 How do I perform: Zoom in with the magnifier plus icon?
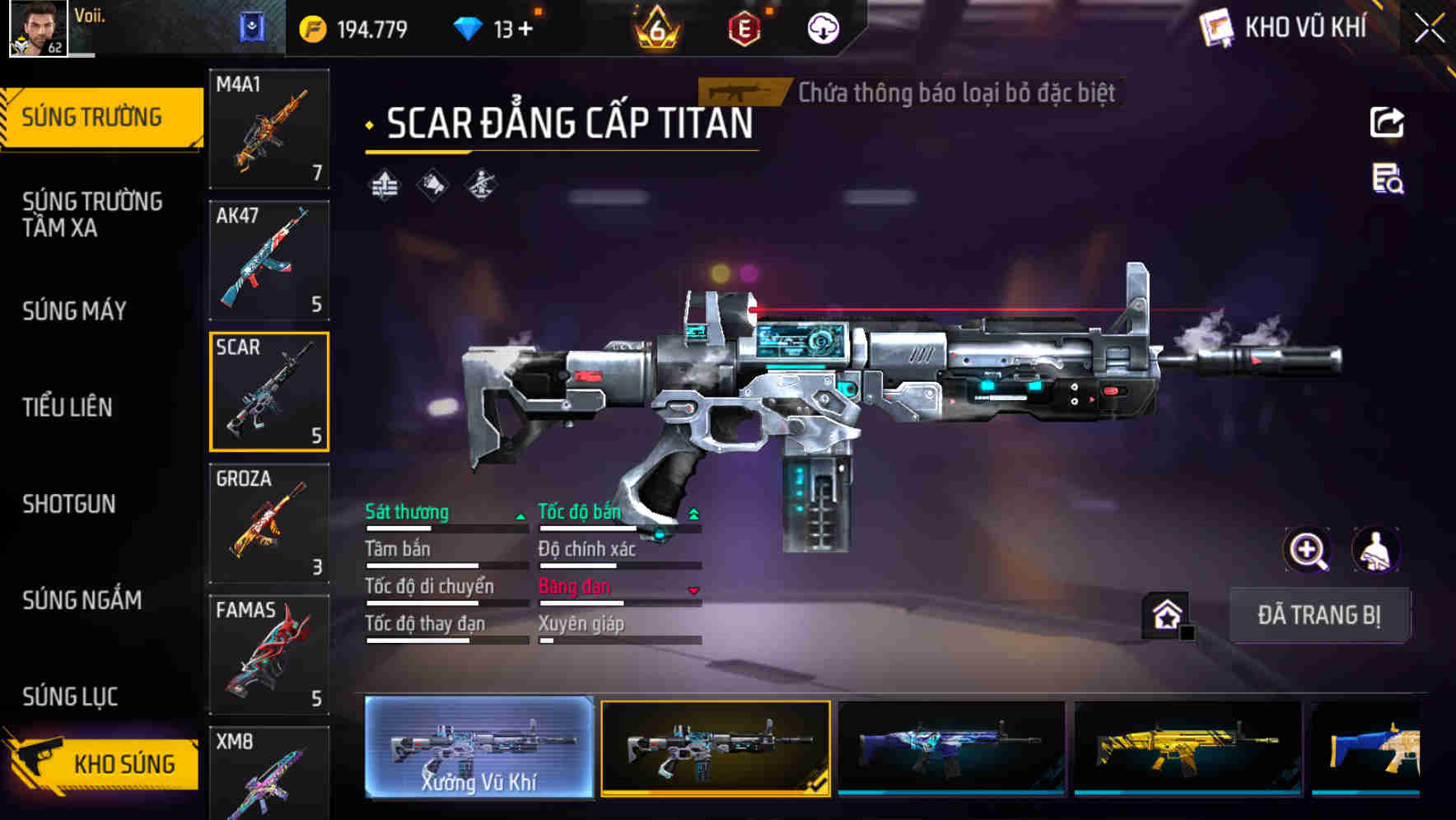coord(1307,550)
